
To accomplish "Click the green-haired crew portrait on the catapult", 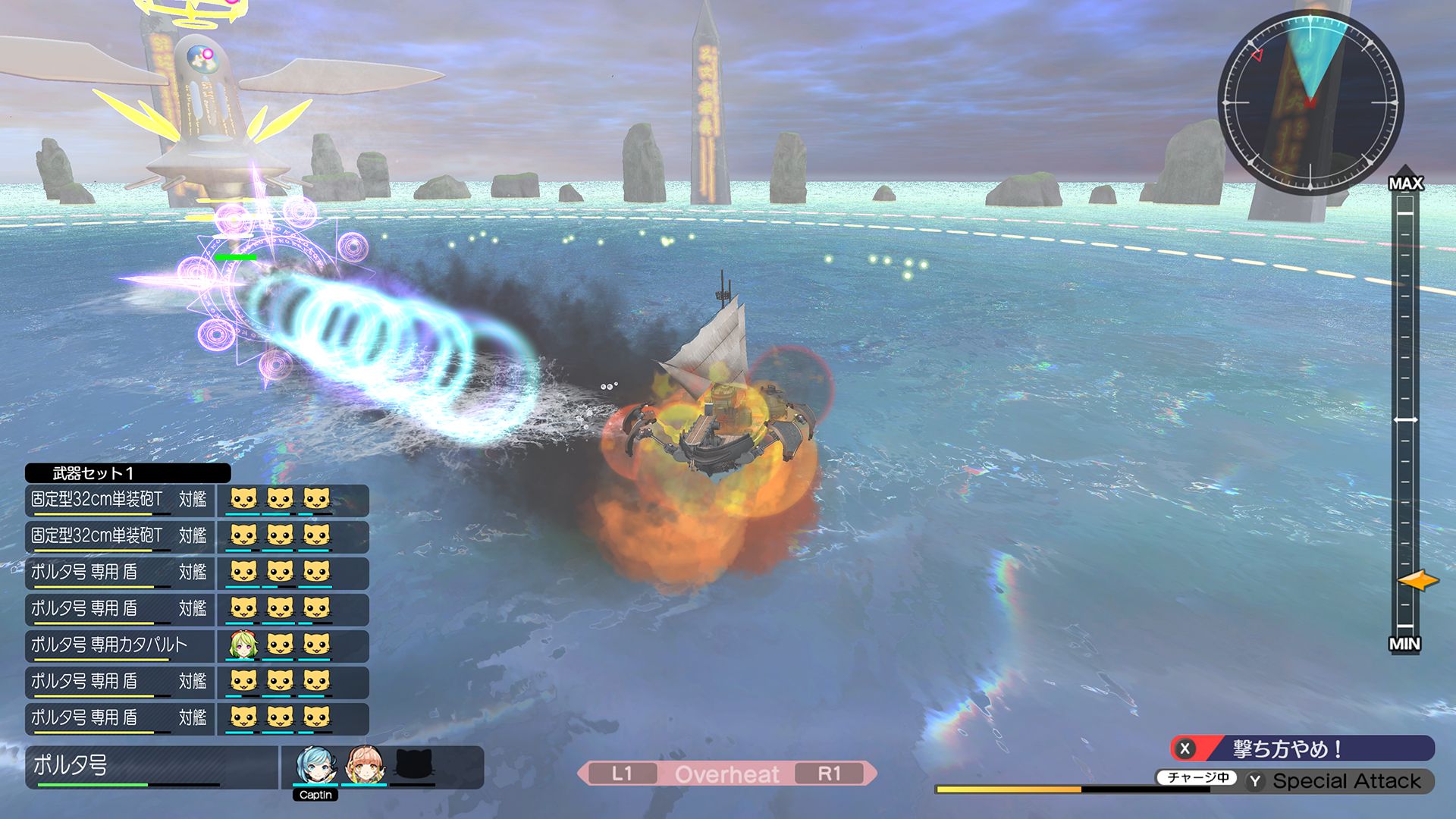I will point(243,645).
